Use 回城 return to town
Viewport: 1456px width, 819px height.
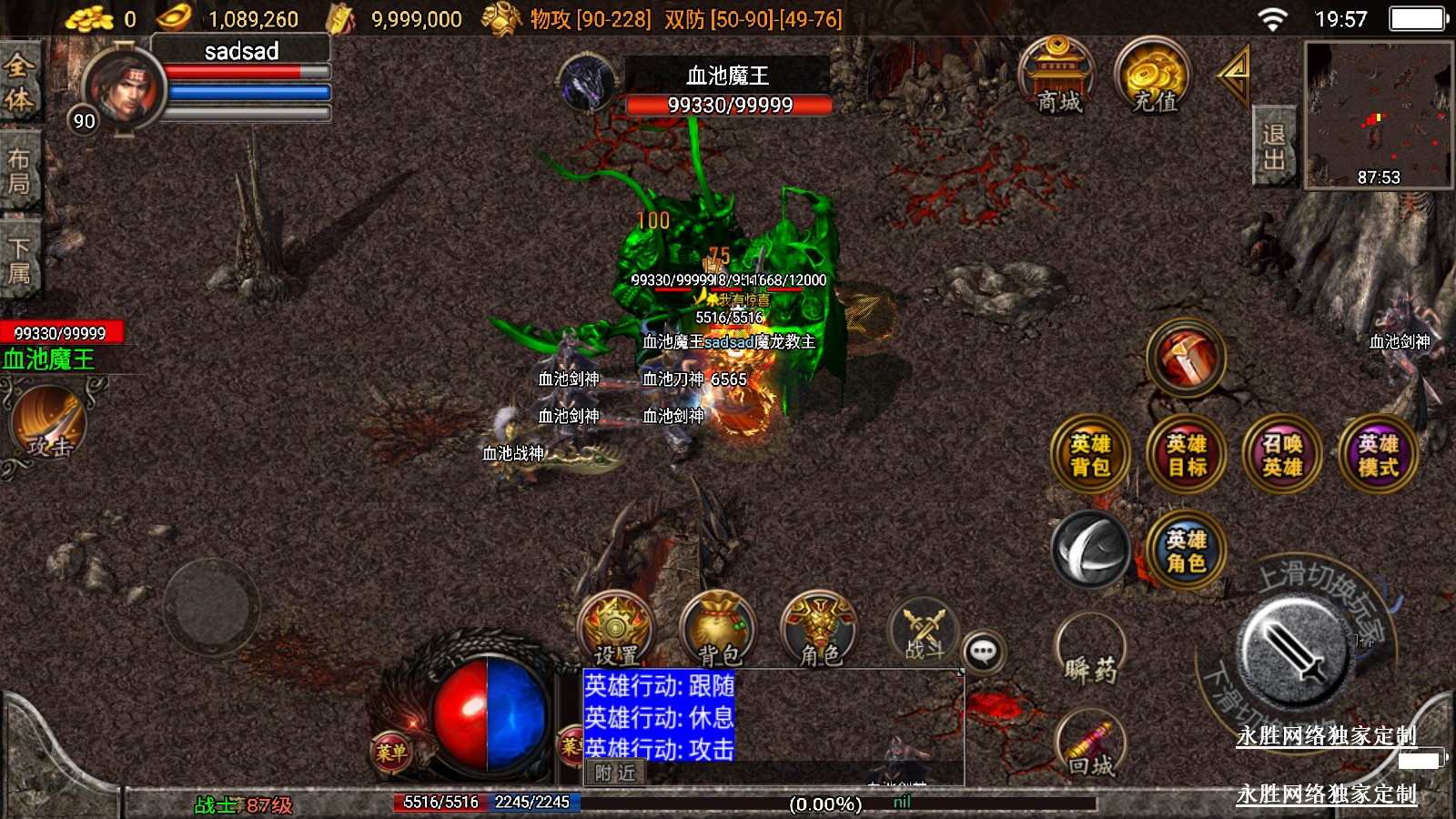pos(1090,747)
